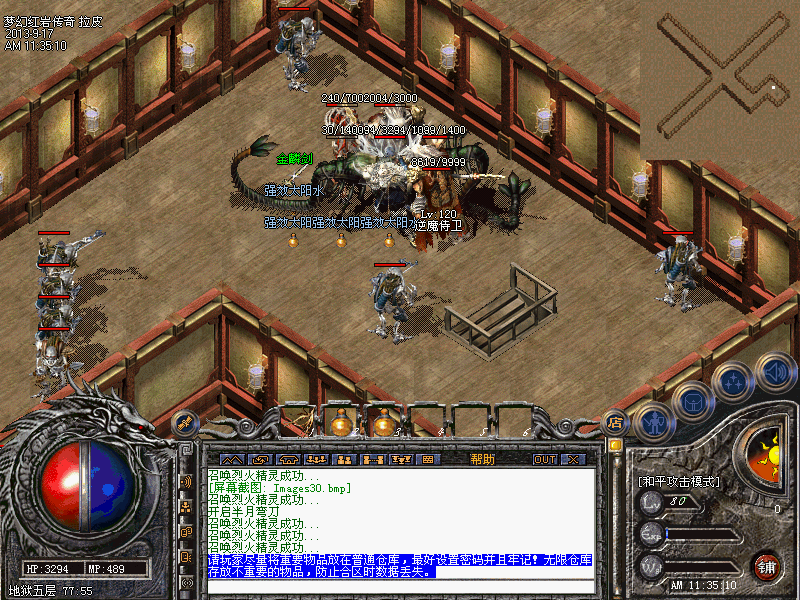This screenshot has width=800, height=600.
Task: Use the potion in belt slot 3
Action: point(383,421)
